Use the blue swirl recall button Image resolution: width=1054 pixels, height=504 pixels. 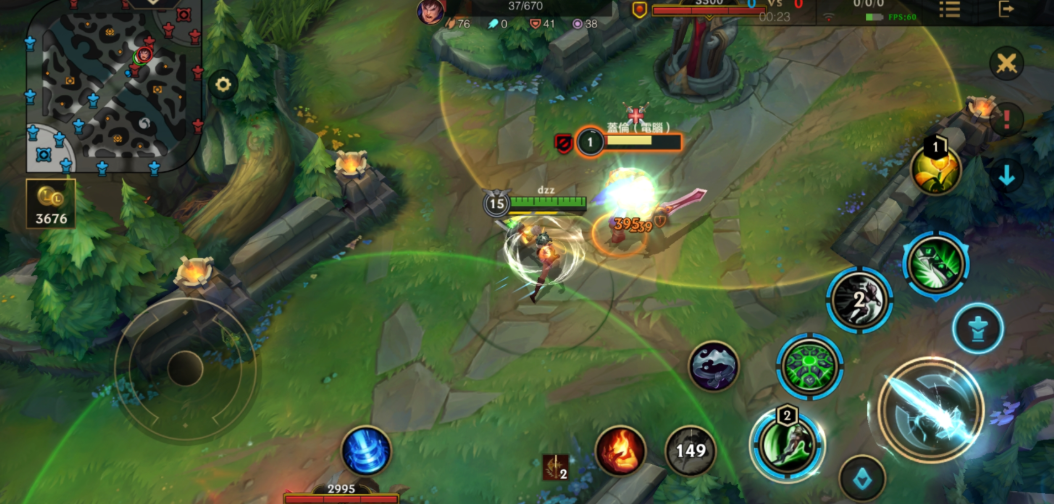coord(366,450)
